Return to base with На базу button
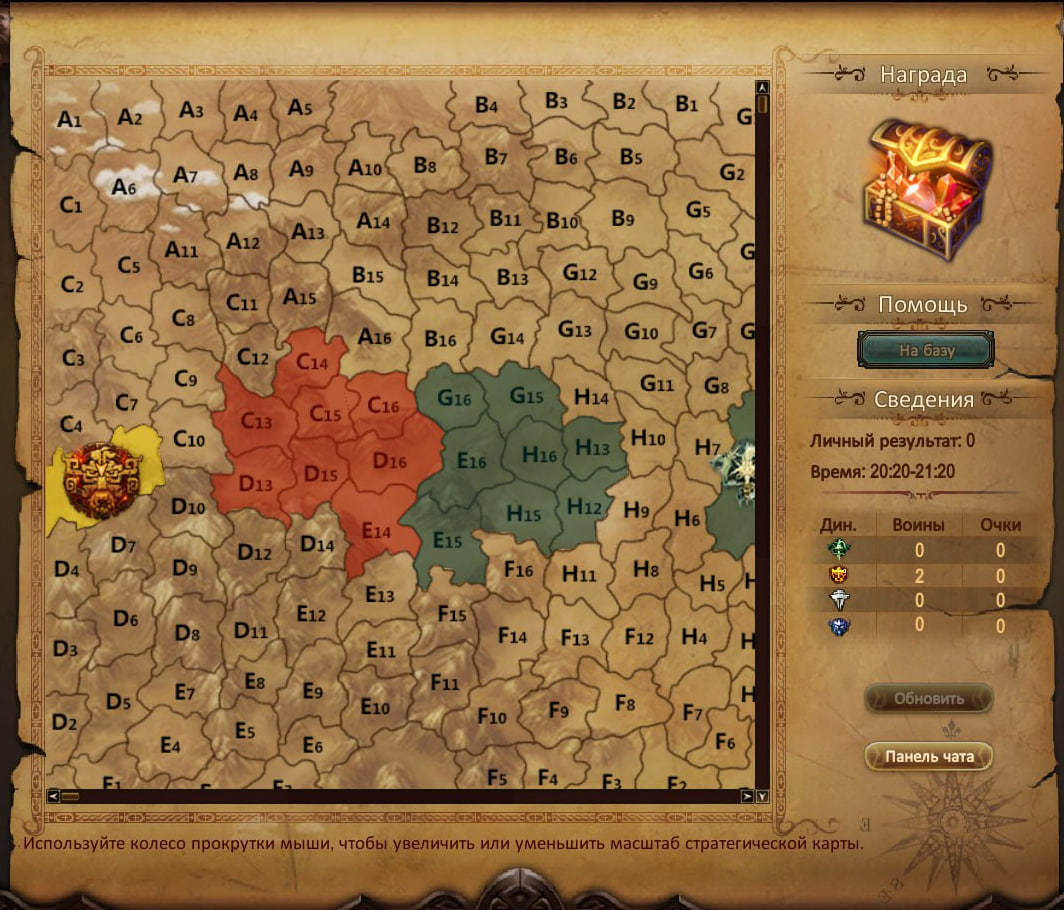Screen dimensions: 1064x910 [926, 350]
